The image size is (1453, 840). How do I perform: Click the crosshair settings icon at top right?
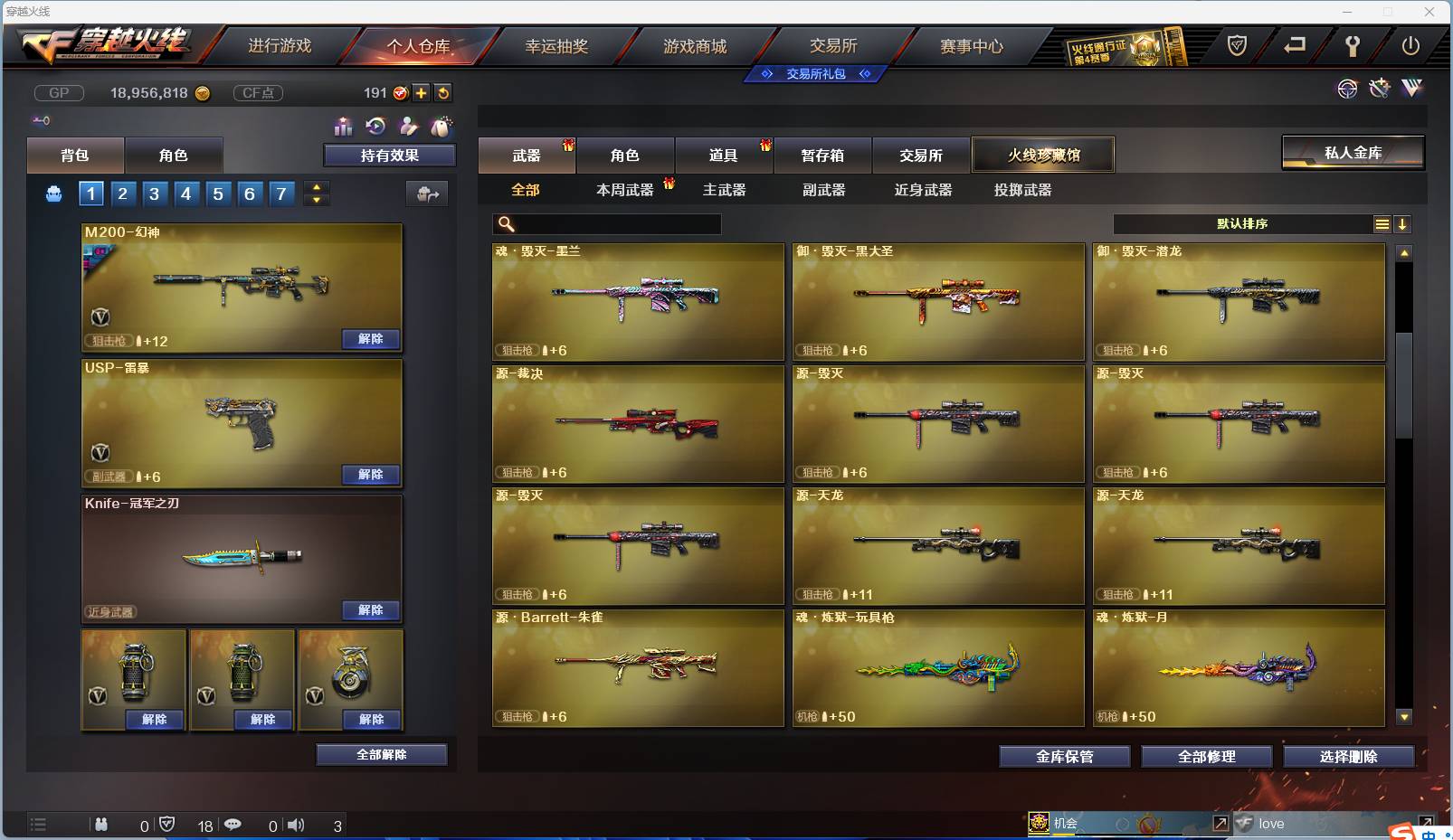click(x=1348, y=89)
